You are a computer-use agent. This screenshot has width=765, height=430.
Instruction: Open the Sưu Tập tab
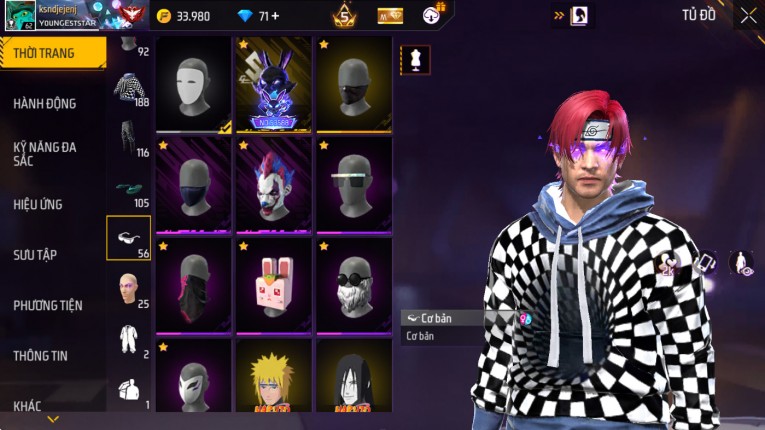(36, 255)
